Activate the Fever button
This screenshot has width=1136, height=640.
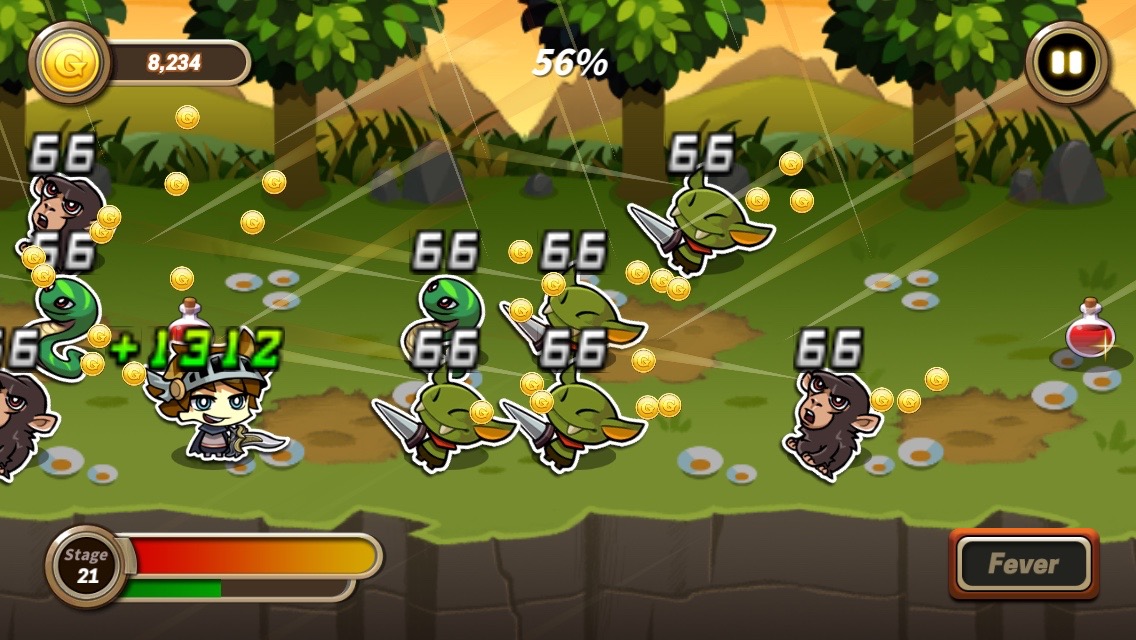pyautogui.click(x=1023, y=564)
